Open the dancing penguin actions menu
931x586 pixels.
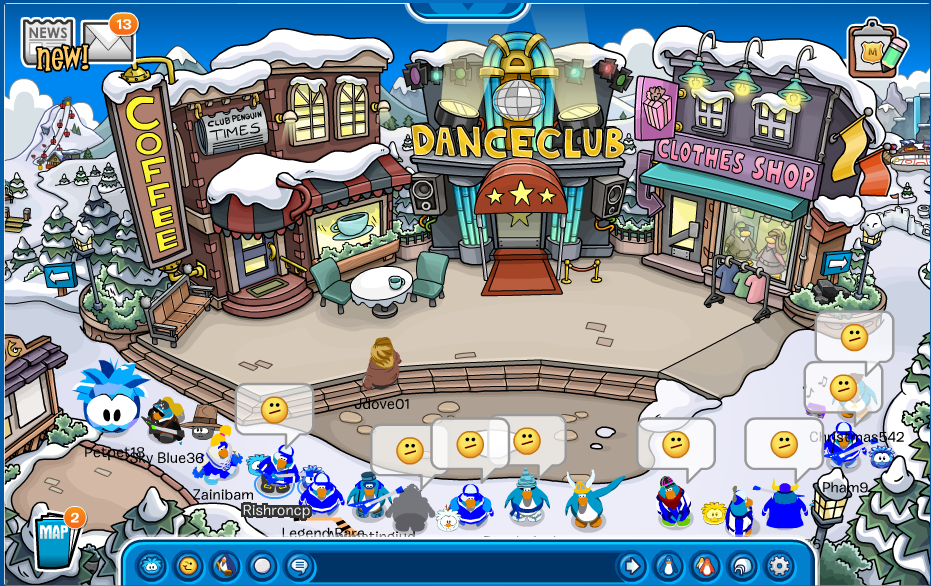pyautogui.click(x=224, y=566)
